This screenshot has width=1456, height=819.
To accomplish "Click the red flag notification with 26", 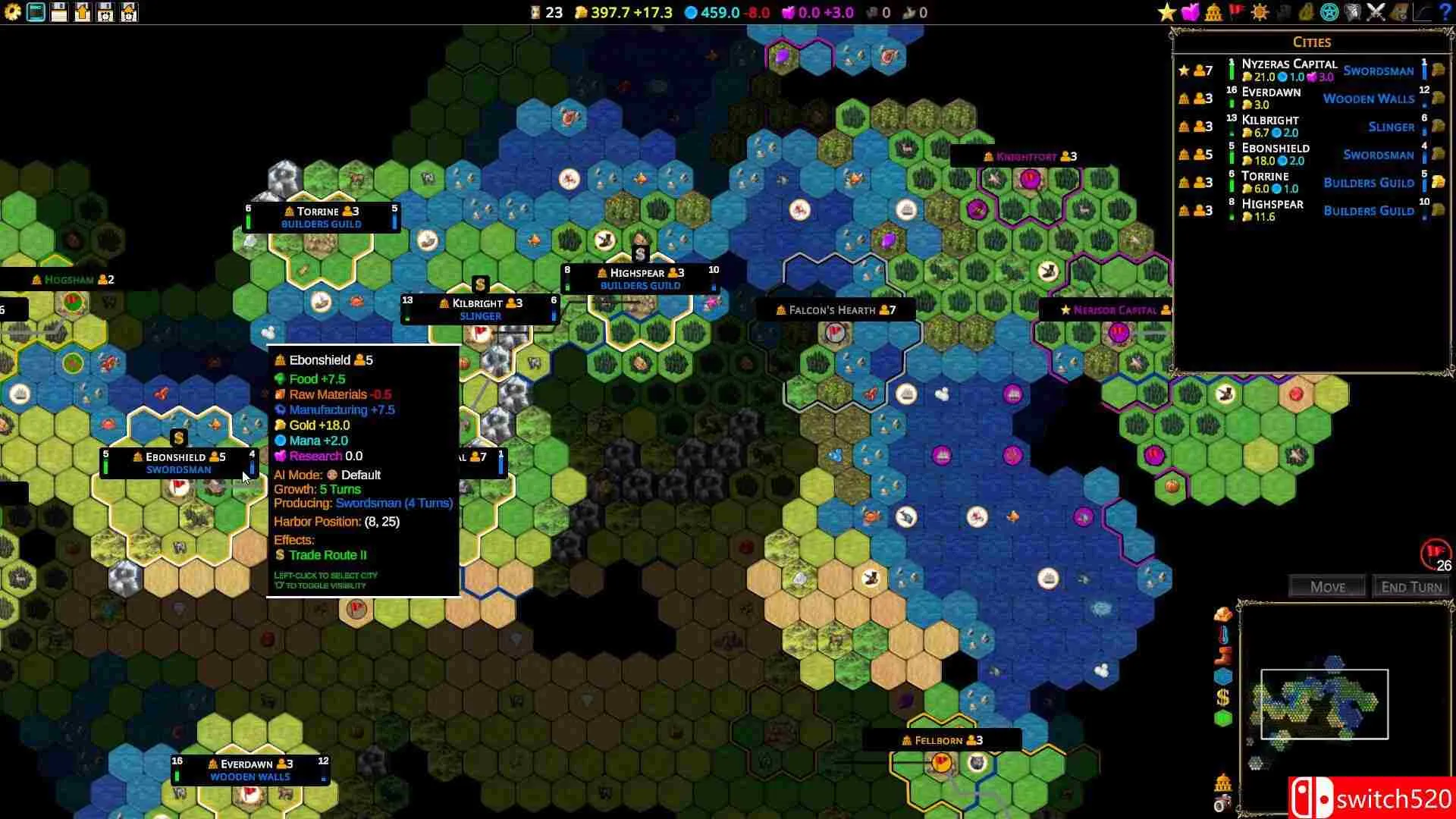I will (1435, 555).
